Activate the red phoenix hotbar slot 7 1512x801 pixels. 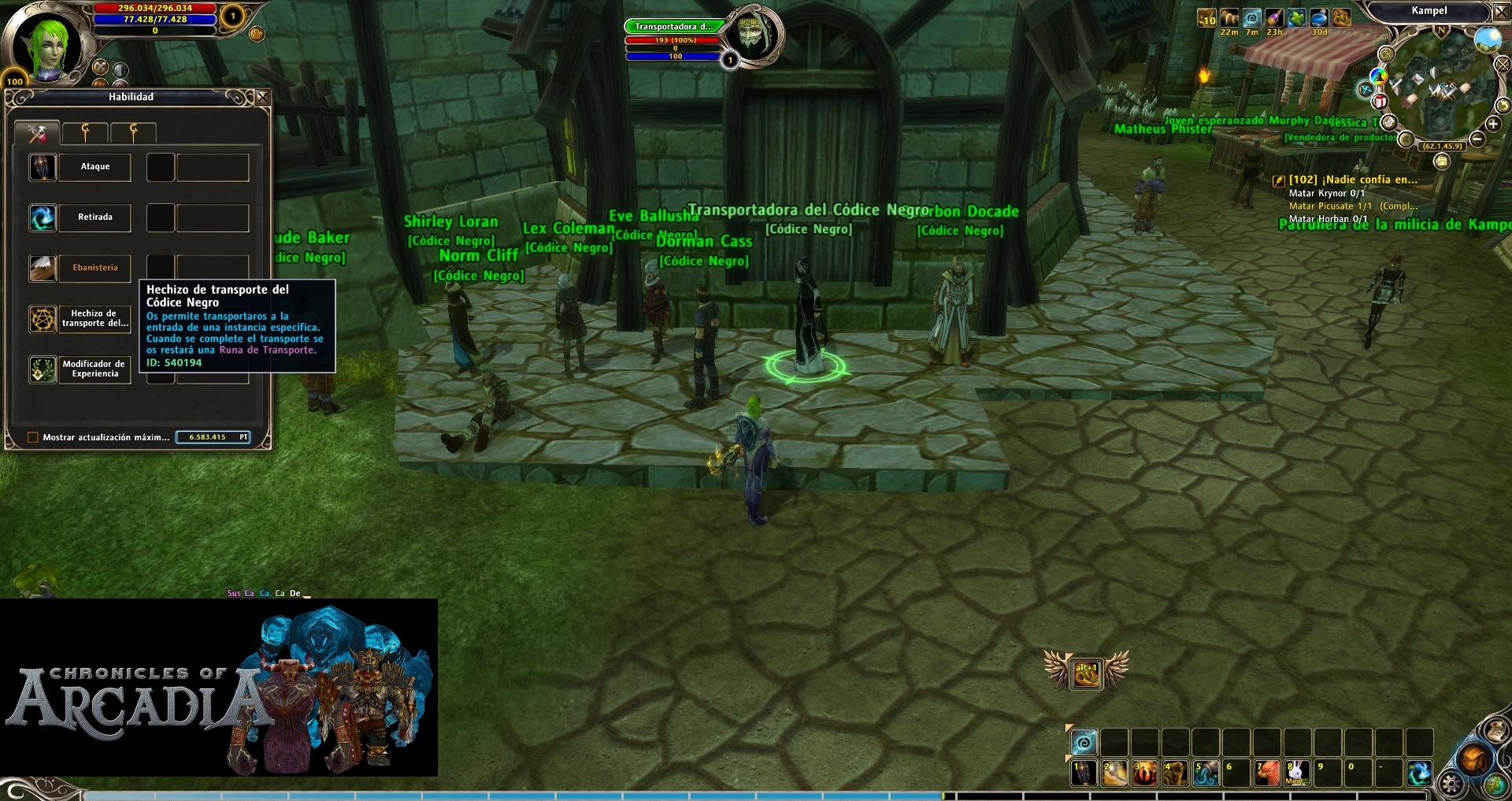1266,773
